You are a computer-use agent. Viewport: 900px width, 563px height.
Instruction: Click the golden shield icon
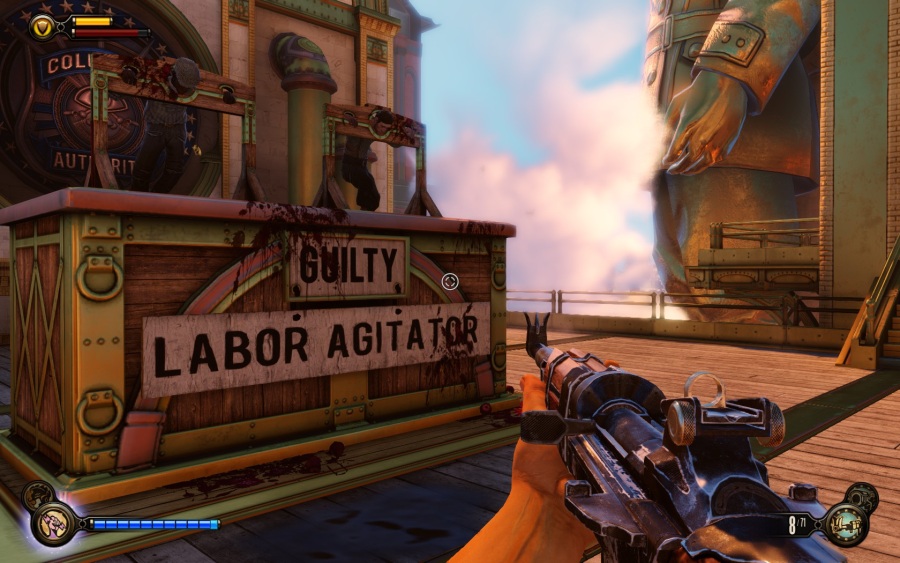coord(43,26)
